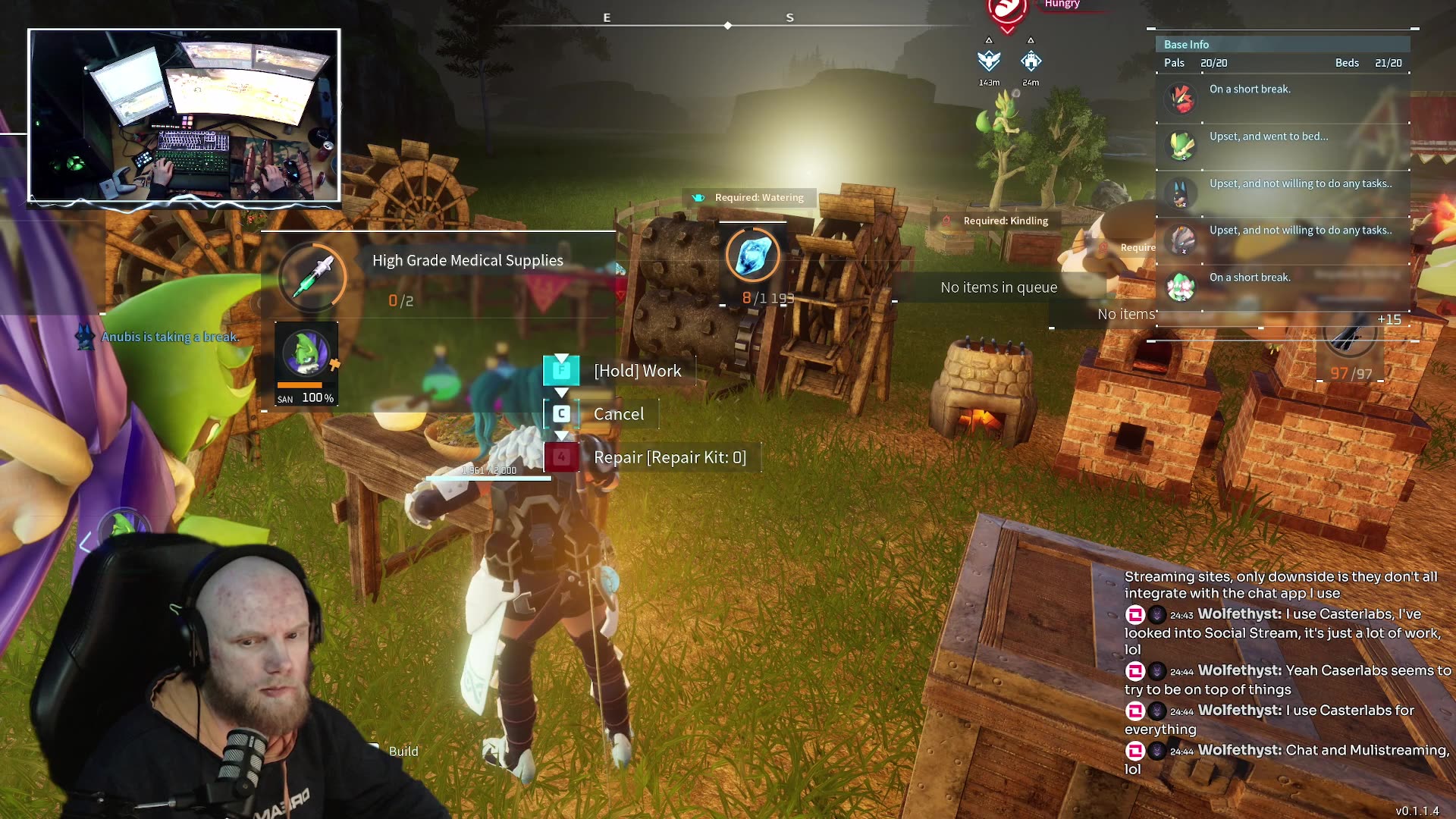Viewport: 1456px width, 819px height.
Task: Select the Cancel option
Action: 618,414
